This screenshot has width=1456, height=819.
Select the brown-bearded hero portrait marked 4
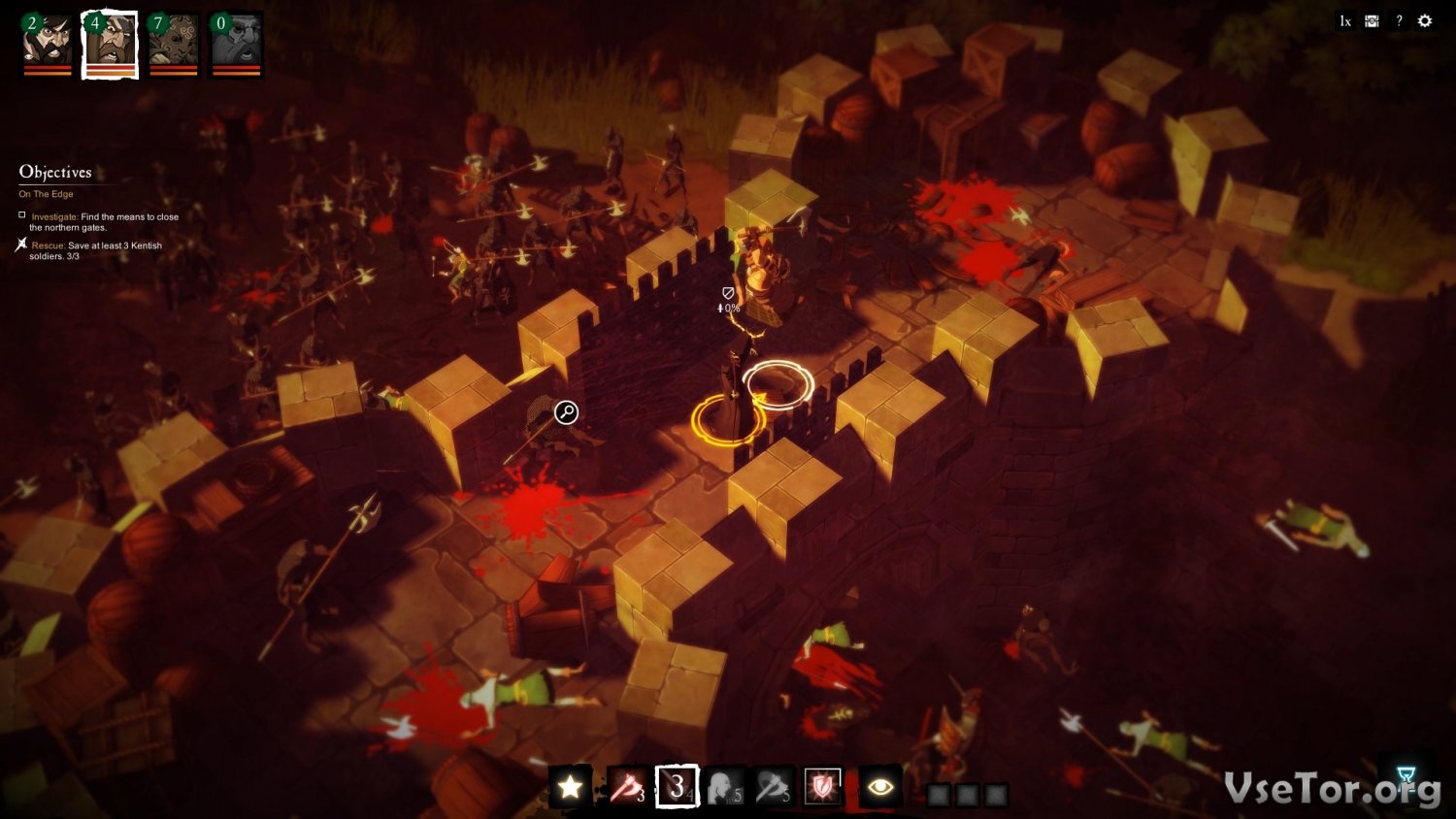(x=110, y=44)
